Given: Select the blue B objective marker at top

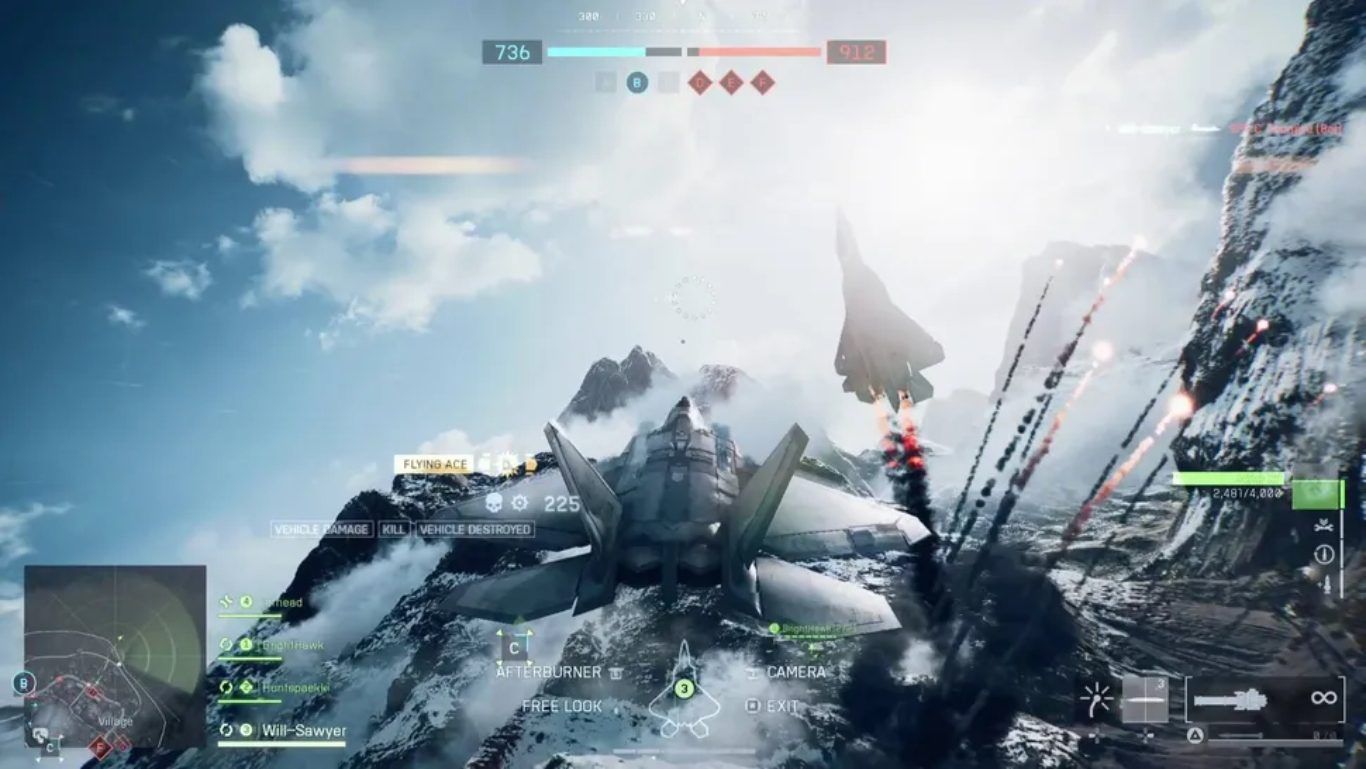Looking at the screenshot, I should coord(637,83).
